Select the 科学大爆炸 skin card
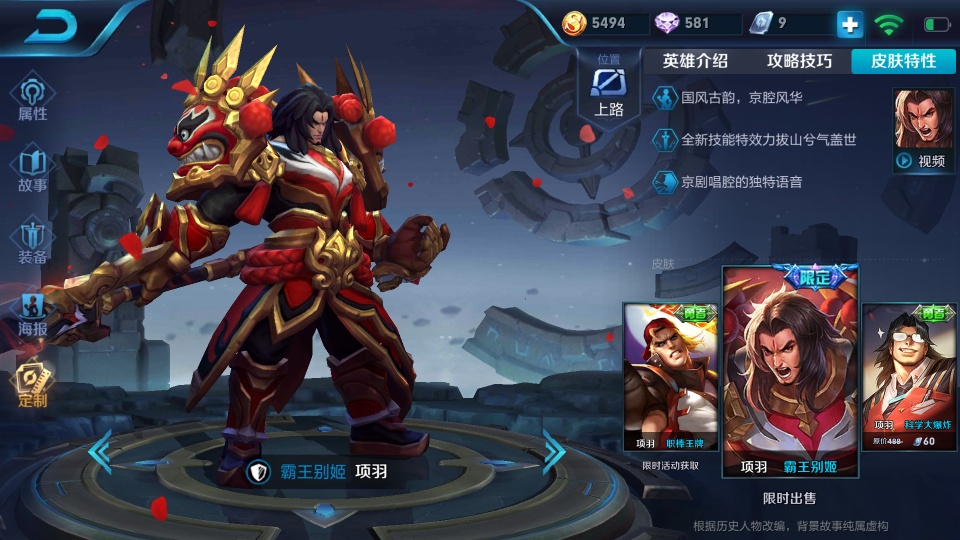This screenshot has height=540, width=960. tap(909, 378)
